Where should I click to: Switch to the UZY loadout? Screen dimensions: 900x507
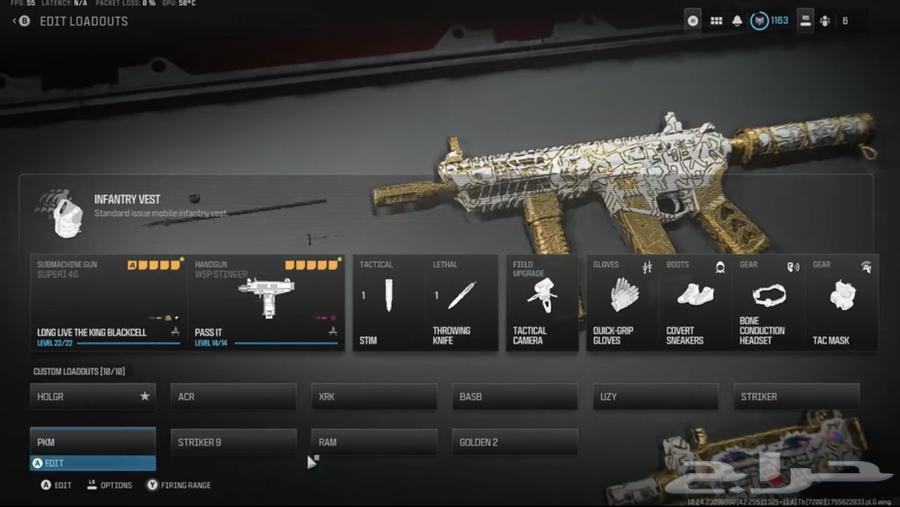coord(656,397)
